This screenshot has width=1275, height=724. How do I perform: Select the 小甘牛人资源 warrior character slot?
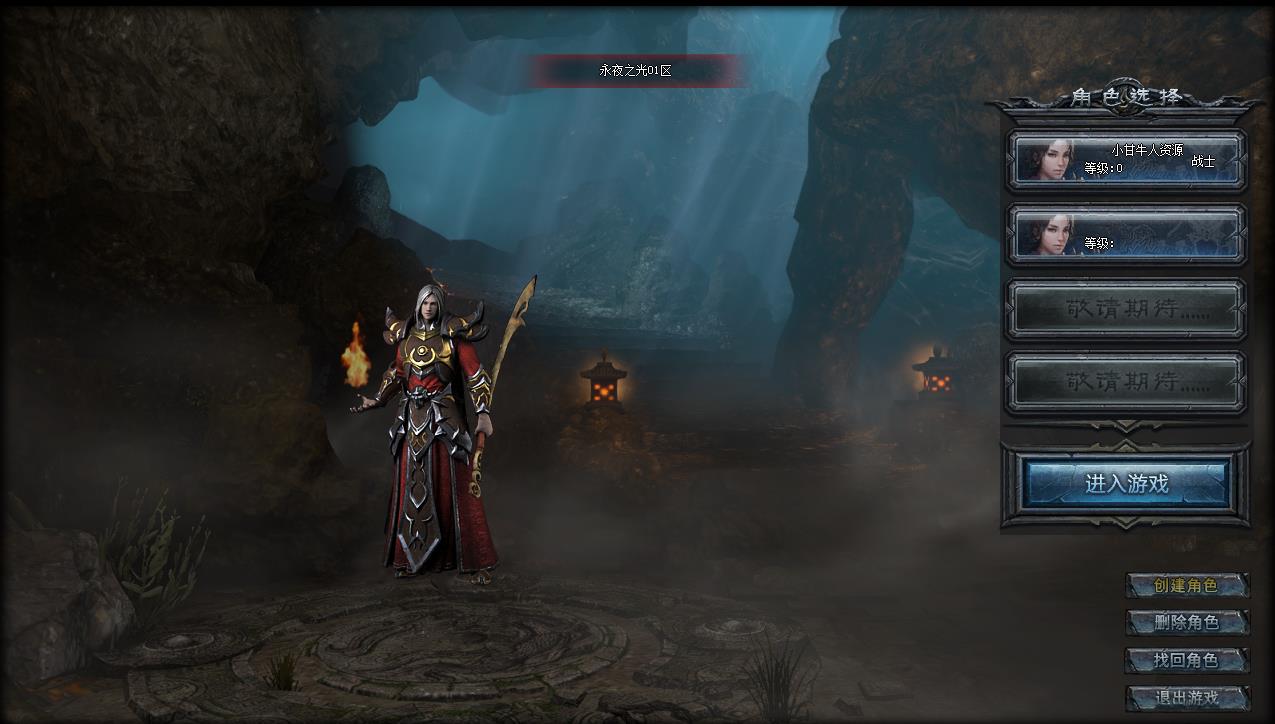pos(1126,159)
